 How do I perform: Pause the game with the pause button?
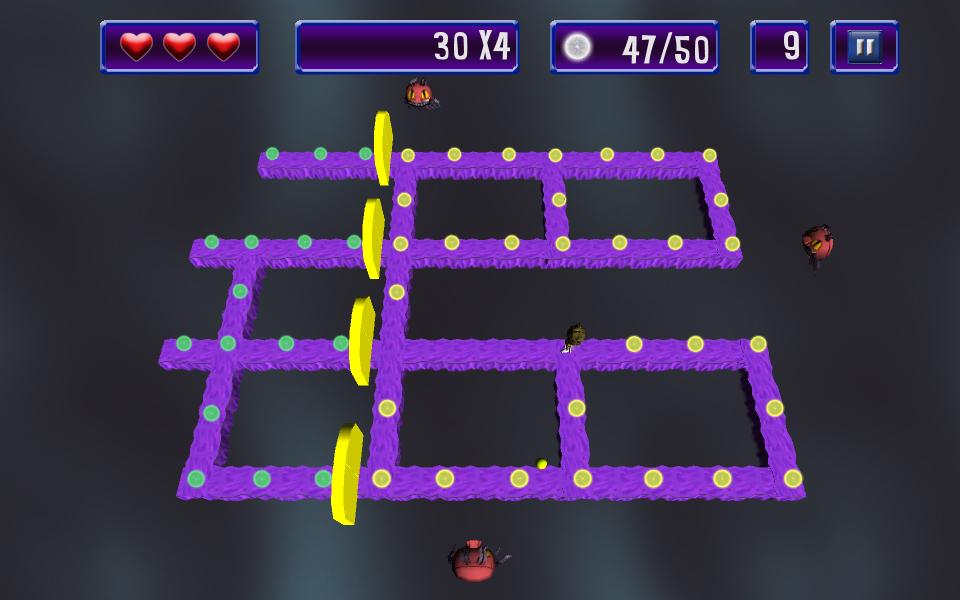pos(864,47)
